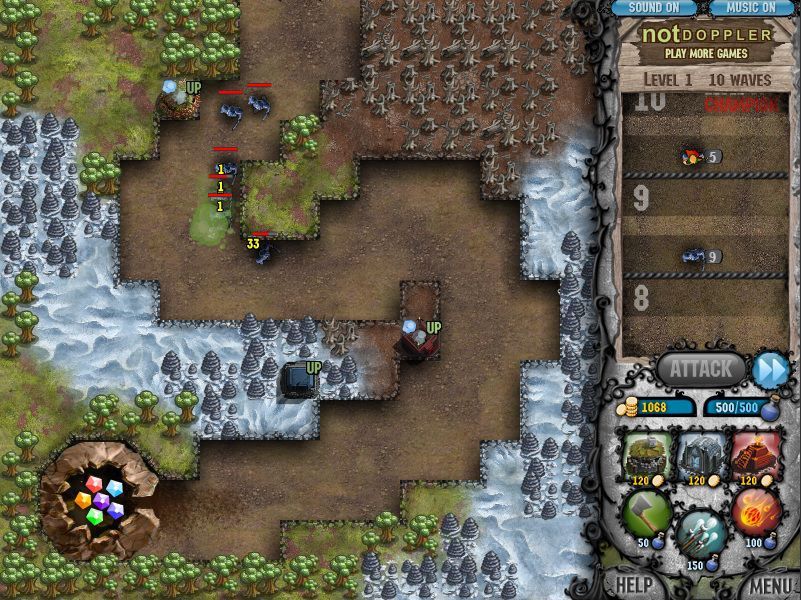This screenshot has width=801, height=600.
Task: Toggle the Music On button
Action: [x=750, y=8]
